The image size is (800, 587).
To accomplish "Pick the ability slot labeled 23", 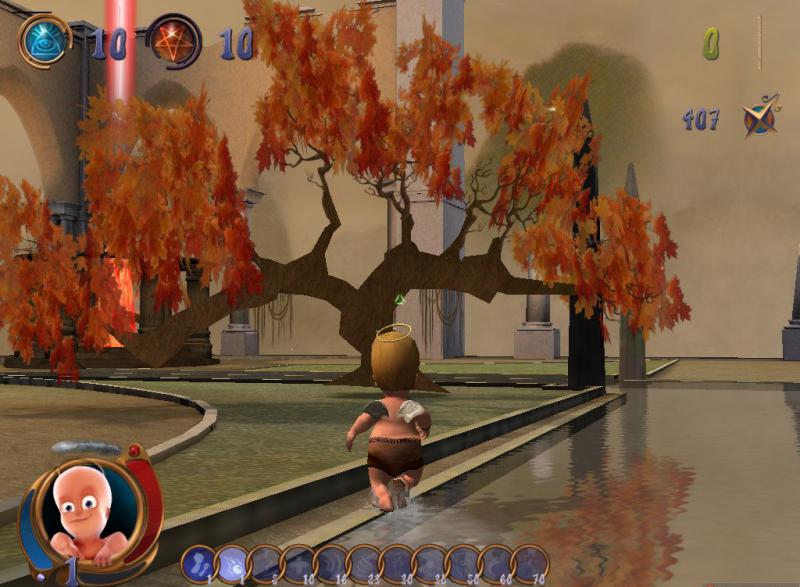I will 364,564.
